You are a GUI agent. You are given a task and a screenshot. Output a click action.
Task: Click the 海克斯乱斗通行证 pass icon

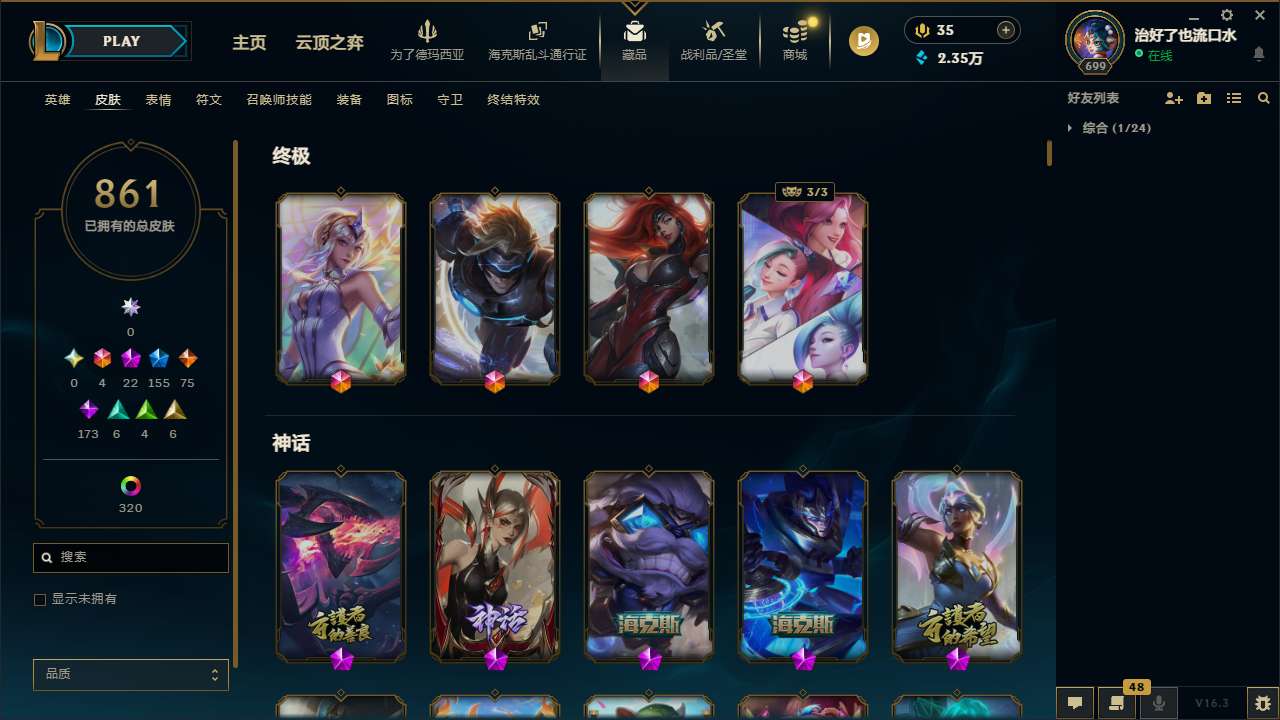click(x=537, y=33)
